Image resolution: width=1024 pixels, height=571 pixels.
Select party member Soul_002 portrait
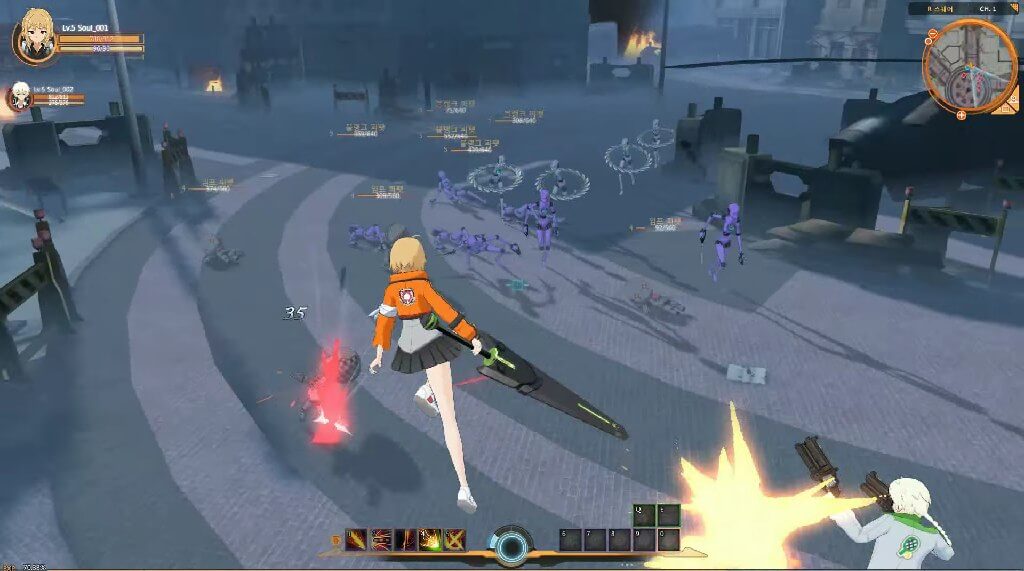19,97
